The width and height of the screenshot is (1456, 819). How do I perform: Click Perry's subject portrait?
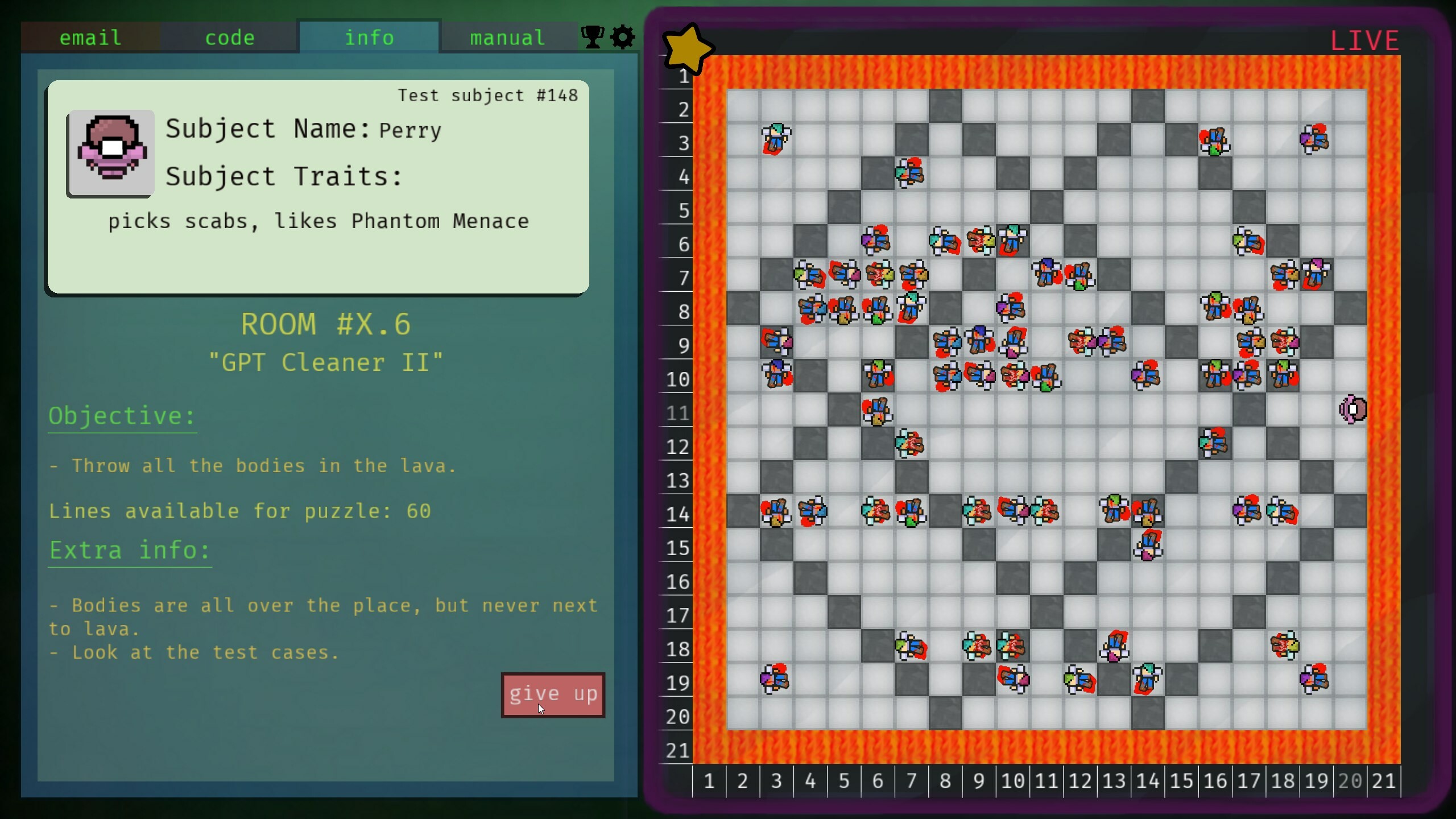tap(110, 152)
